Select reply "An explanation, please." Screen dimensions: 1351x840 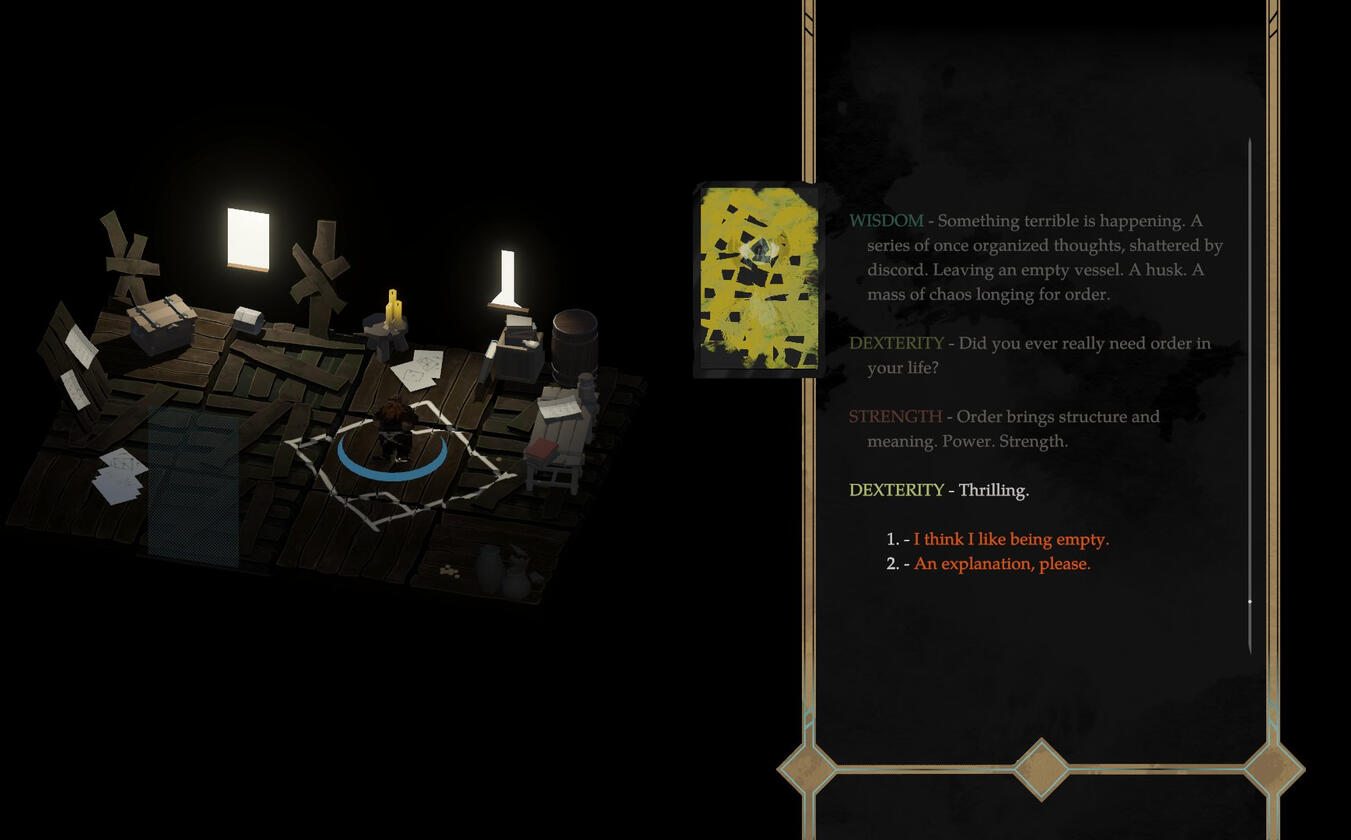(x=1001, y=564)
